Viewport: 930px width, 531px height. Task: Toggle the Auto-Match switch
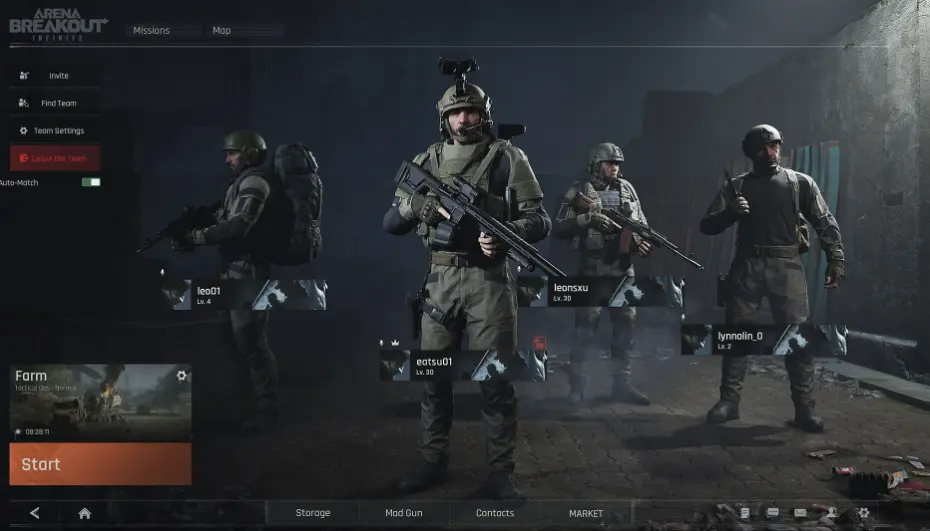(91, 182)
